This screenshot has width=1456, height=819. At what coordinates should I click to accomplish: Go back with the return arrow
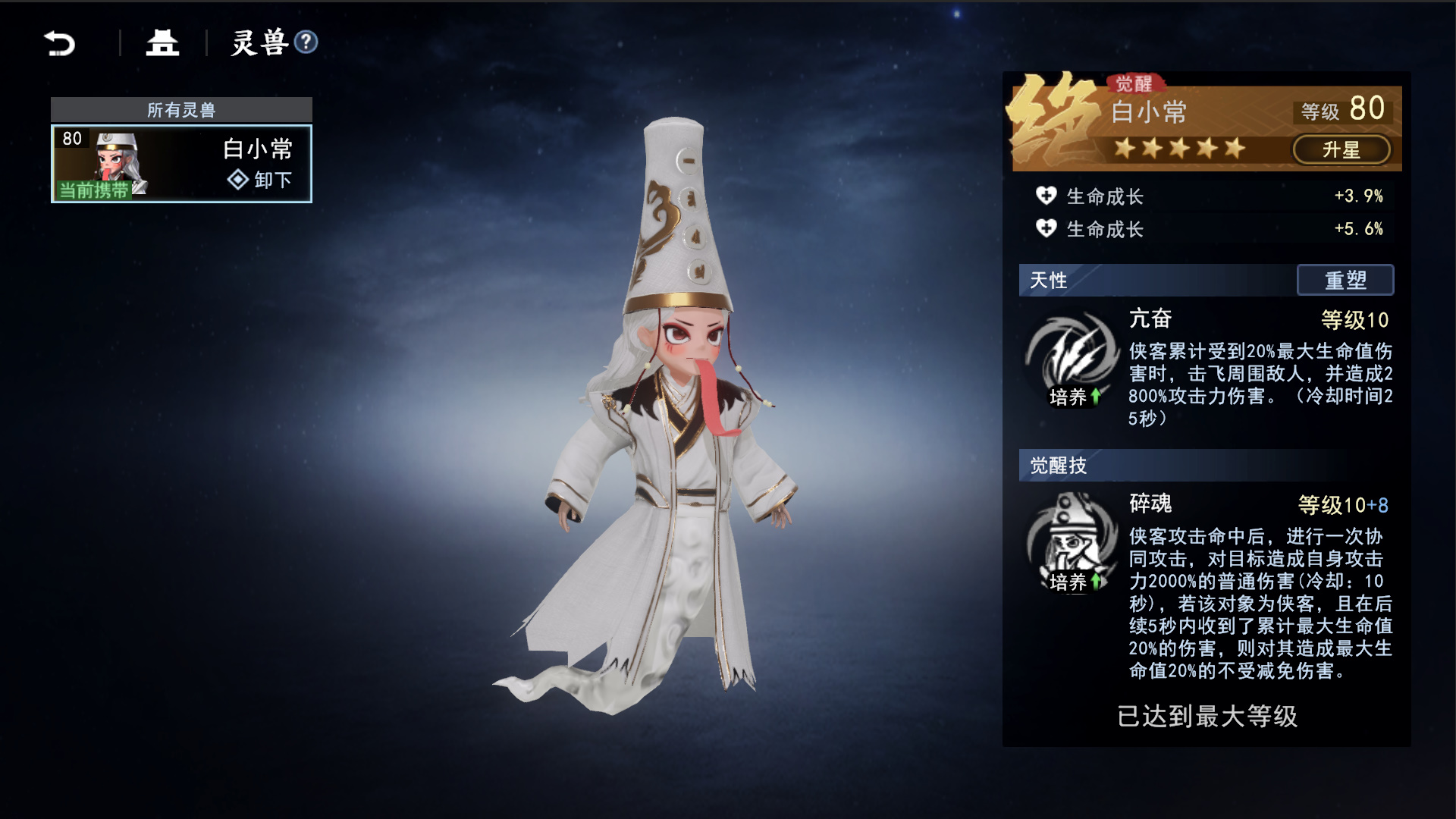point(60,43)
